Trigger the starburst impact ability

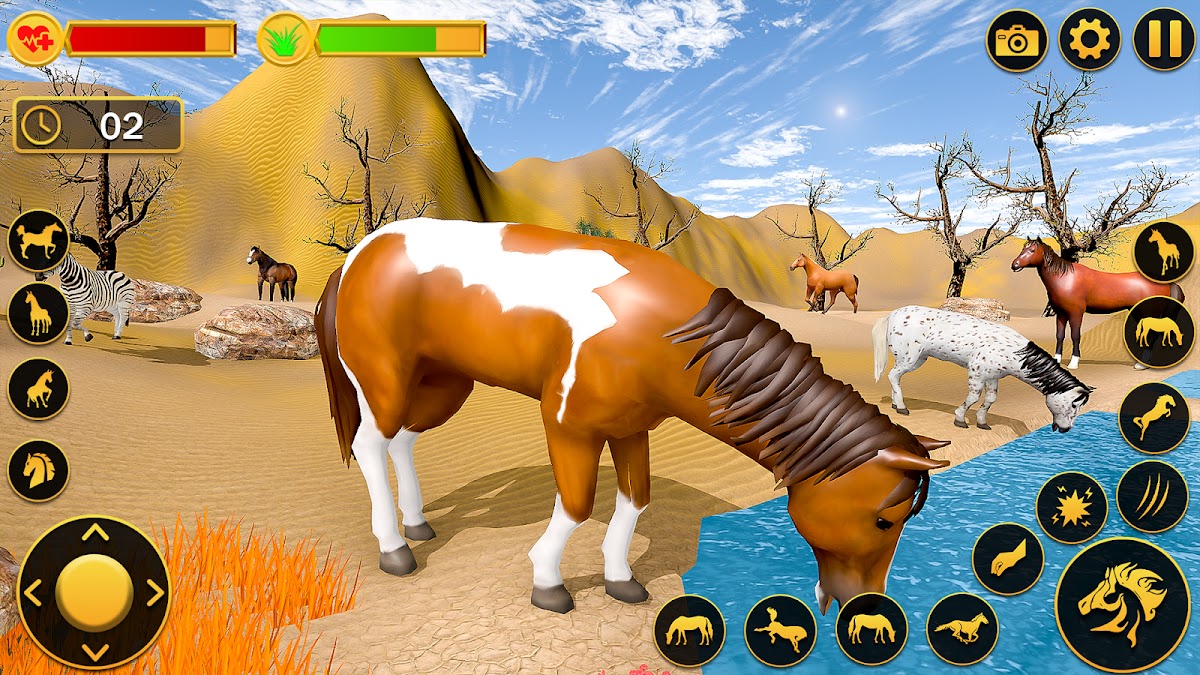point(1071,507)
